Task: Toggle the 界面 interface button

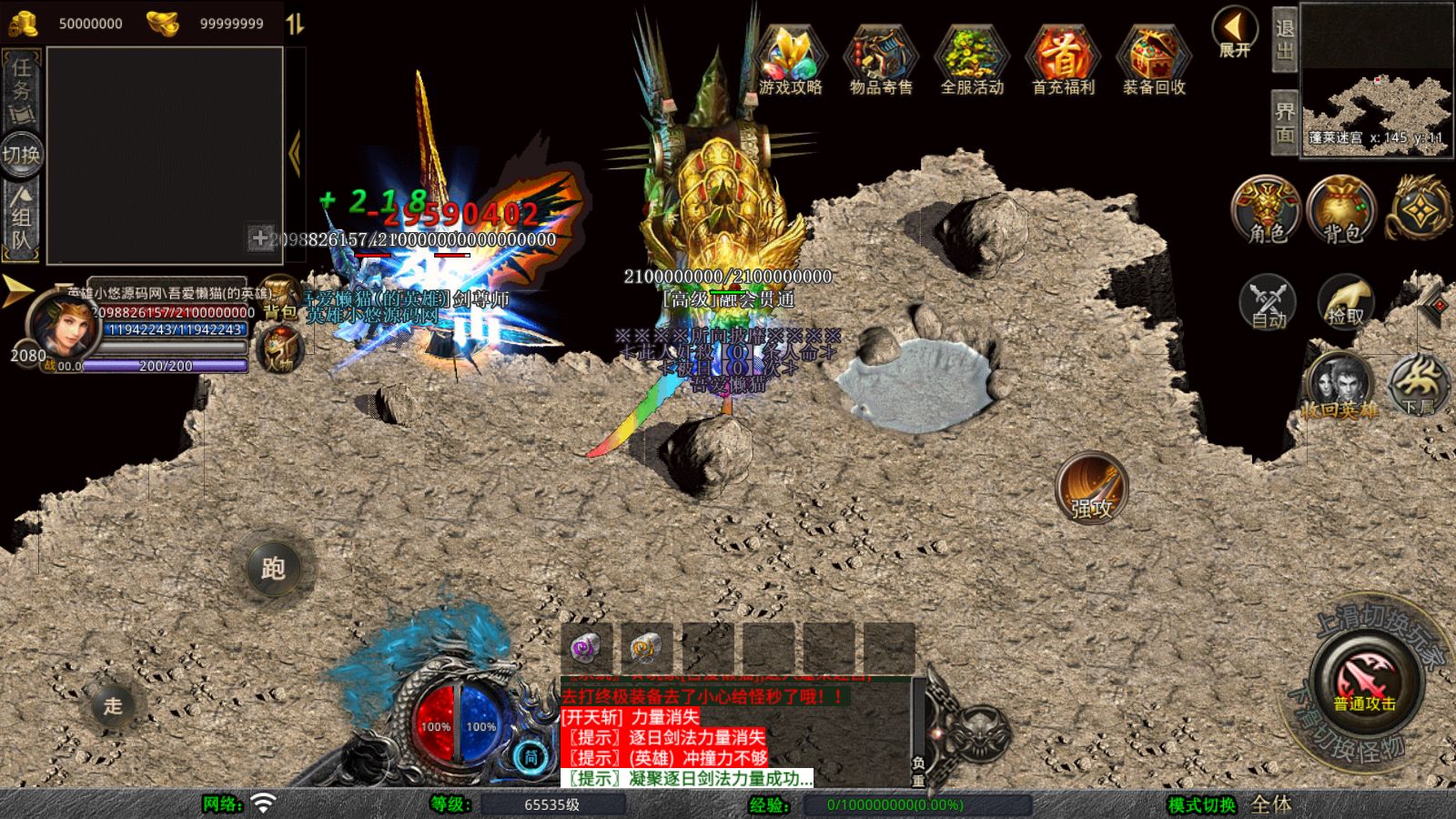Action: 1284,122
